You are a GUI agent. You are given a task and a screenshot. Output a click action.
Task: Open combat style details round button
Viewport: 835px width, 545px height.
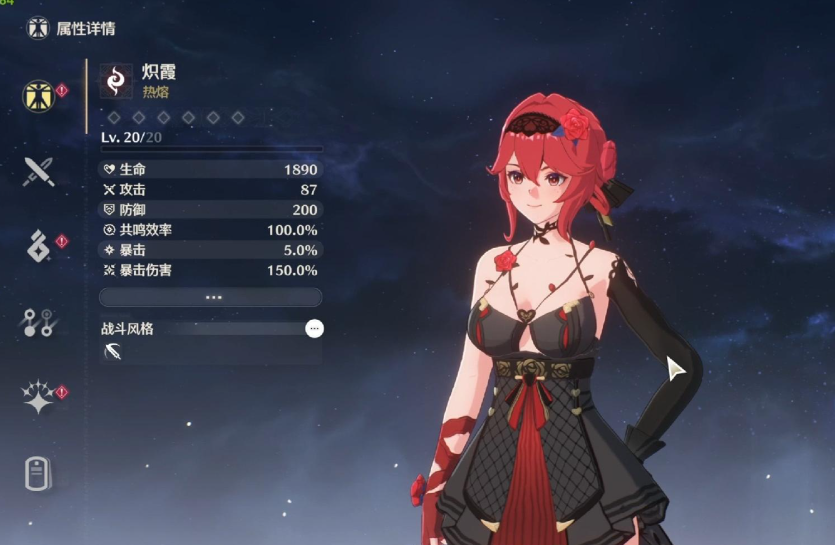coord(314,328)
